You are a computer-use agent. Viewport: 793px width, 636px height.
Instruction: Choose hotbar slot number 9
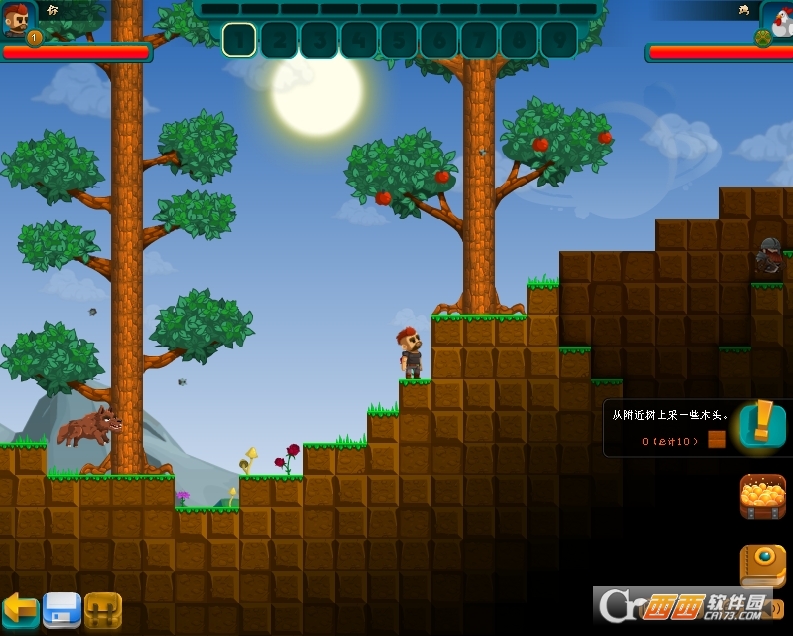[x=559, y=40]
